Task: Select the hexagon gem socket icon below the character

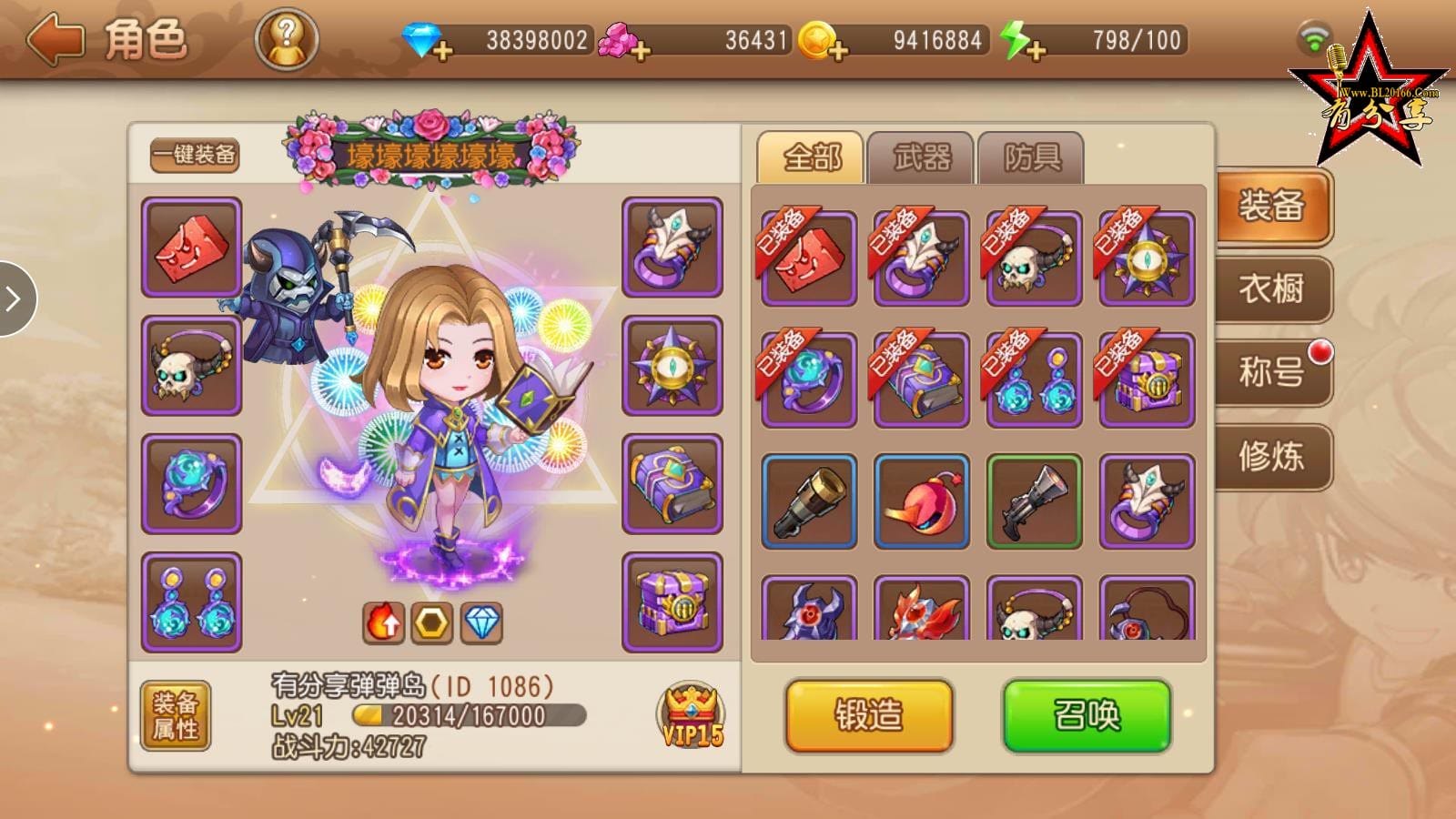Action: tap(434, 623)
